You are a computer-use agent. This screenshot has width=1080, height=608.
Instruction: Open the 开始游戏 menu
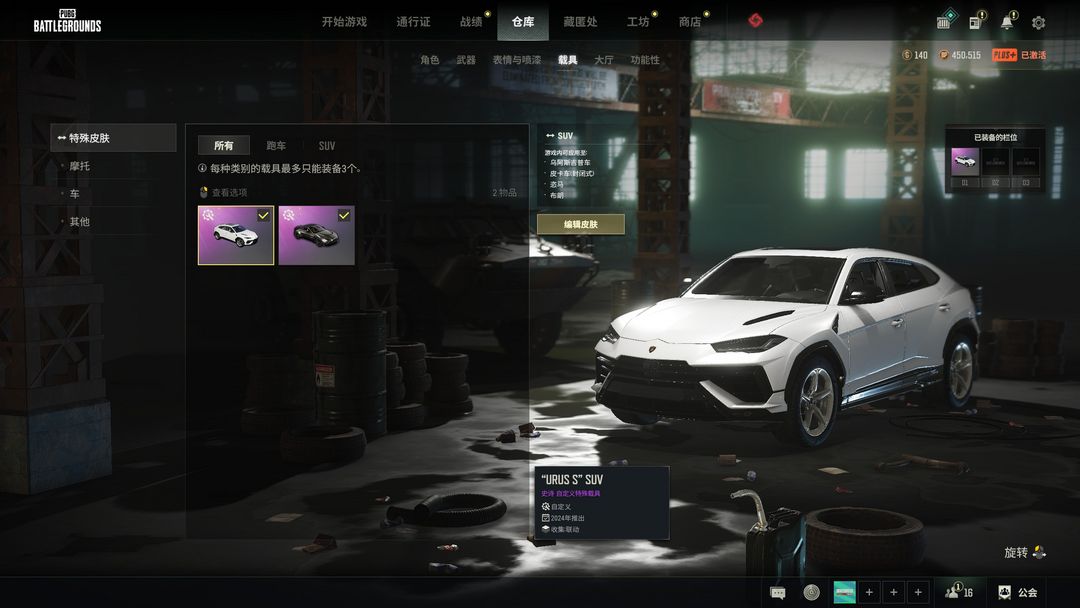tap(344, 22)
